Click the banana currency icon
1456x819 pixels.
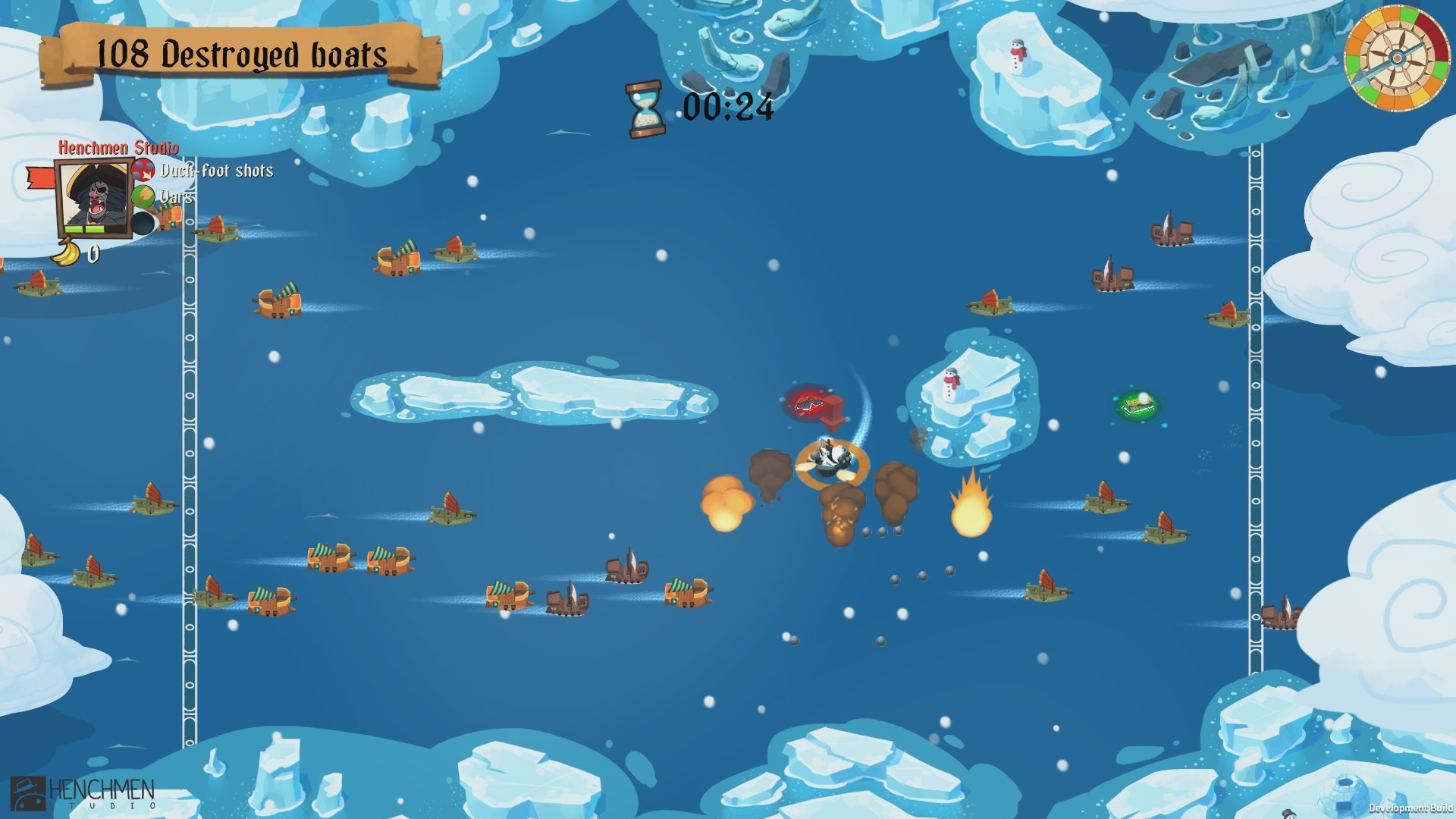(x=64, y=253)
